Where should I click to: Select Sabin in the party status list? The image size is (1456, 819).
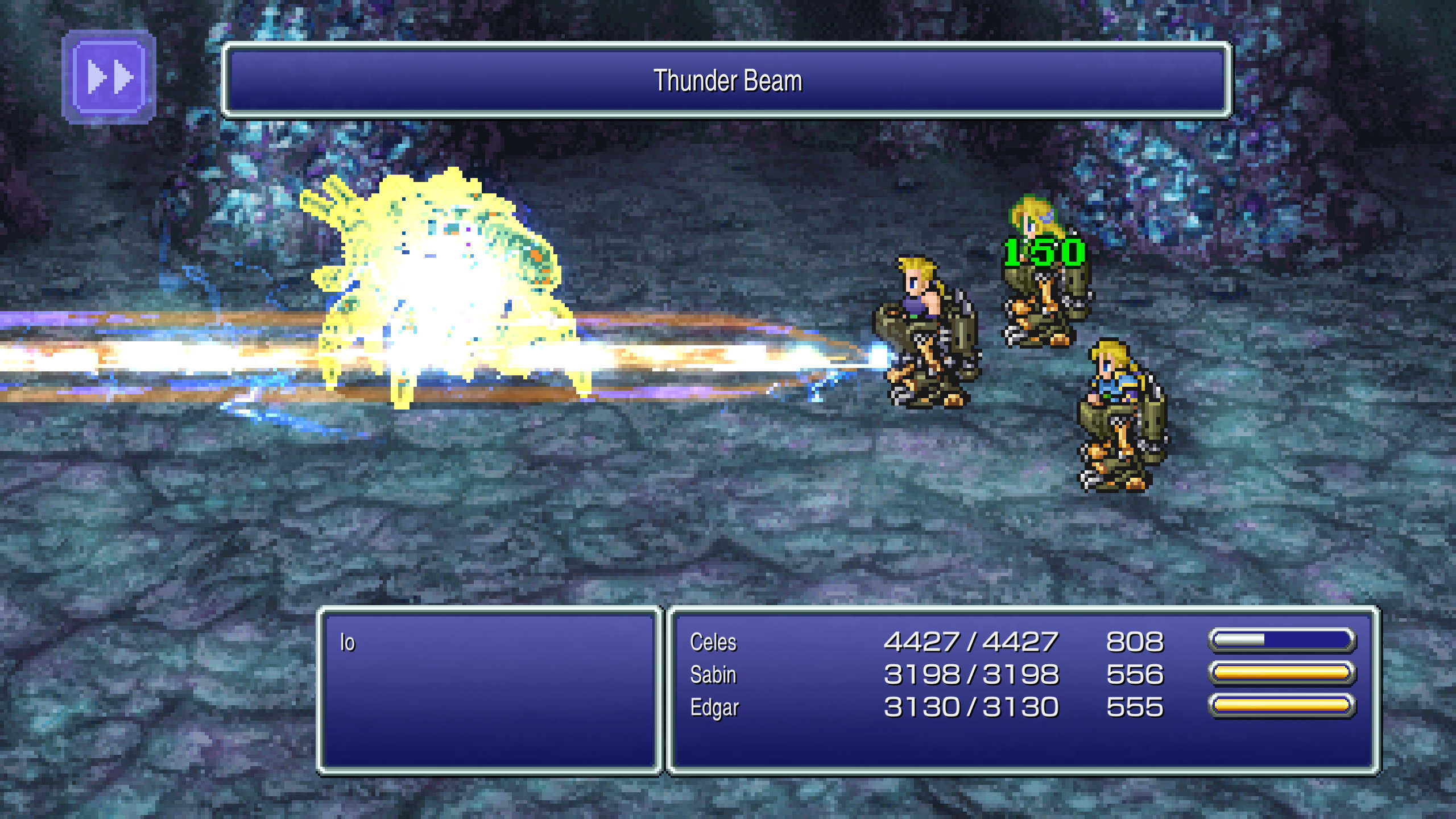click(x=713, y=675)
